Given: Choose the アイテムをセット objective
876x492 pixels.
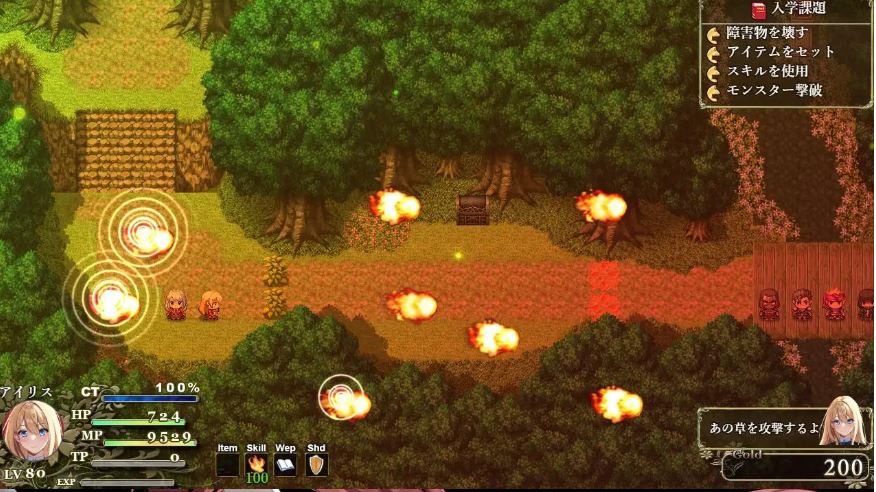Looking at the screenshot, I should pyautogui.click(x=780, y=52).
